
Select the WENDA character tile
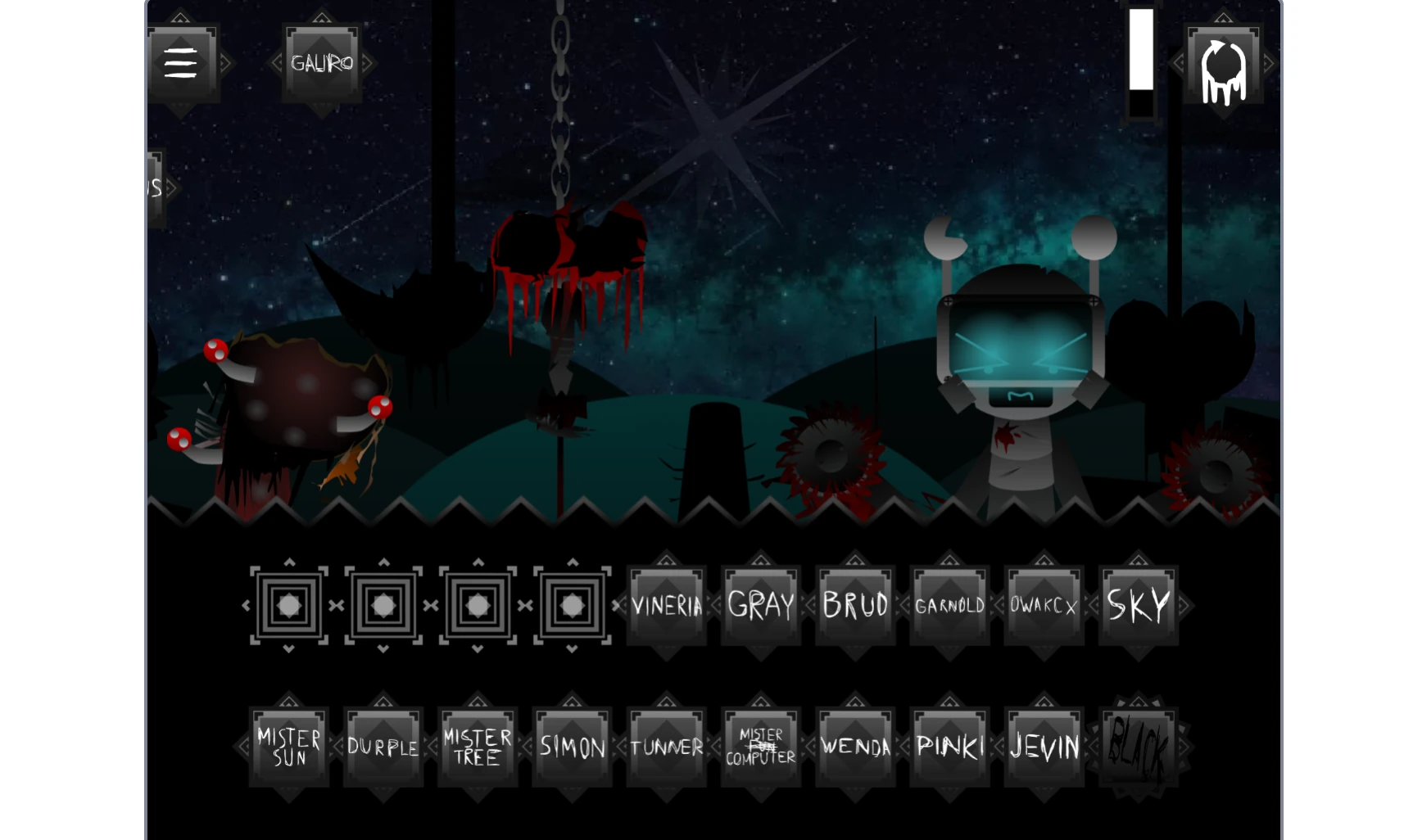click(854, 746)
